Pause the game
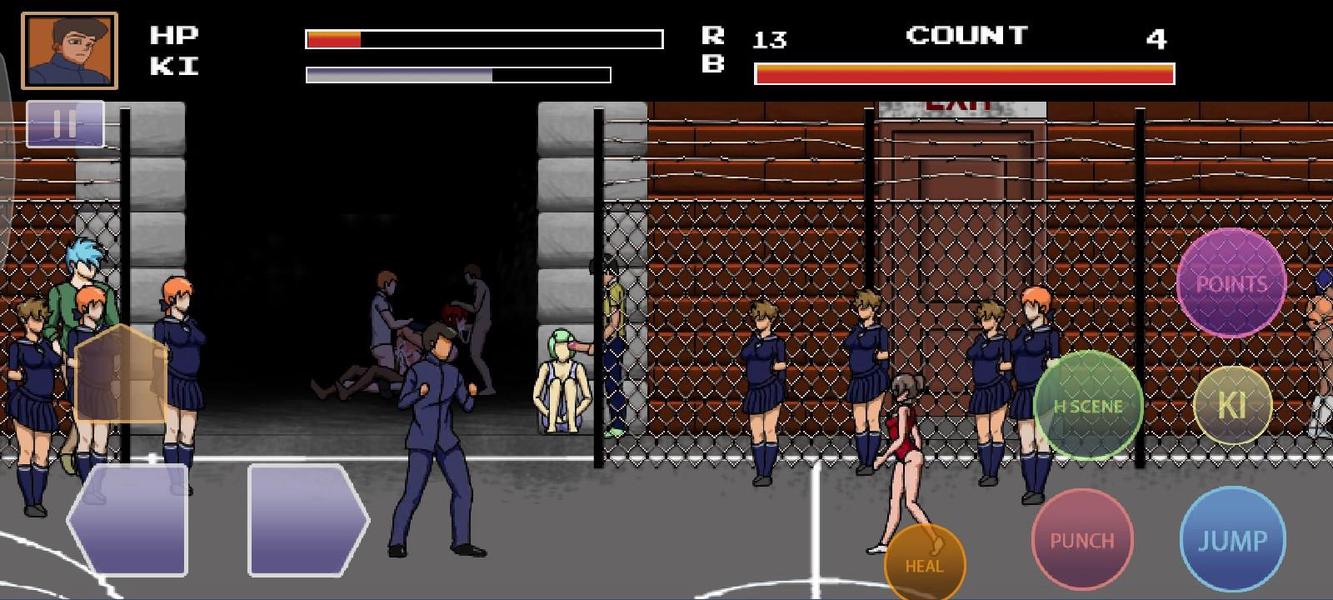The image size is (1333, 600). coord(65,124)
